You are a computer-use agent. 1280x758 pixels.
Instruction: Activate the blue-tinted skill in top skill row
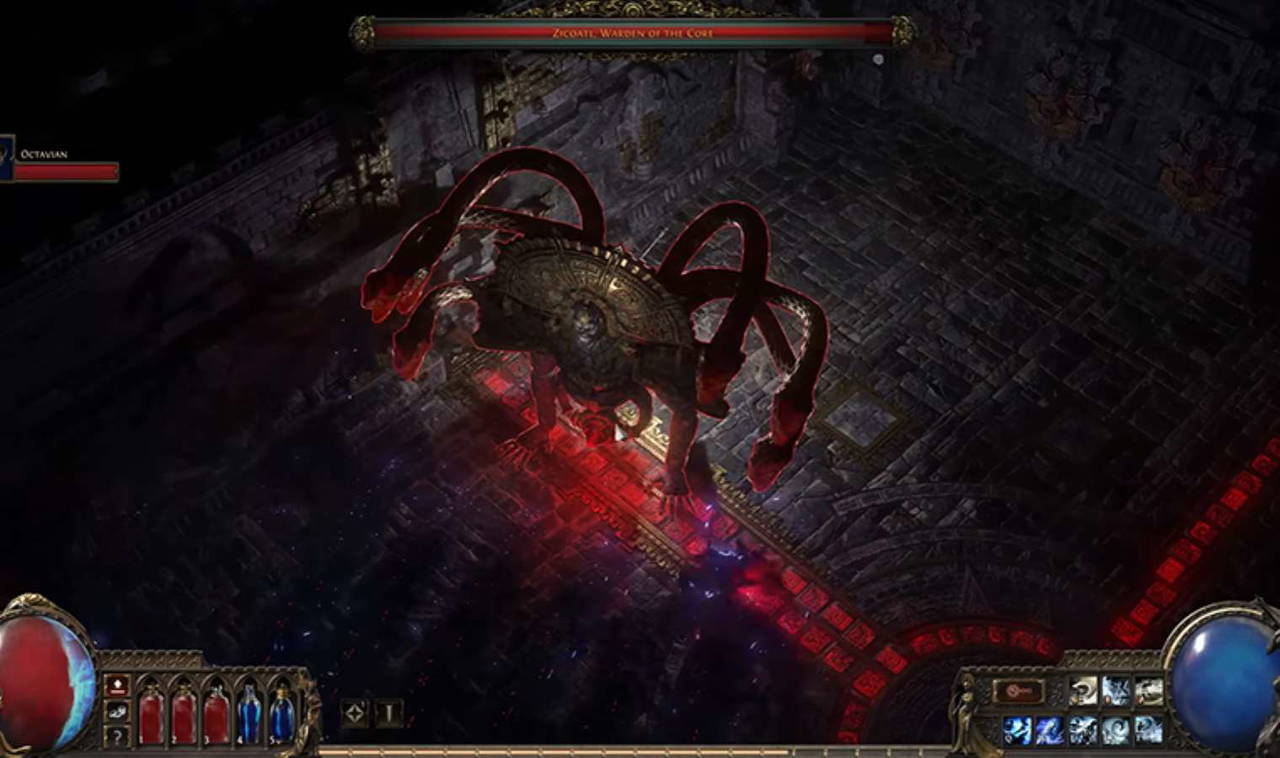(1116, 691)
